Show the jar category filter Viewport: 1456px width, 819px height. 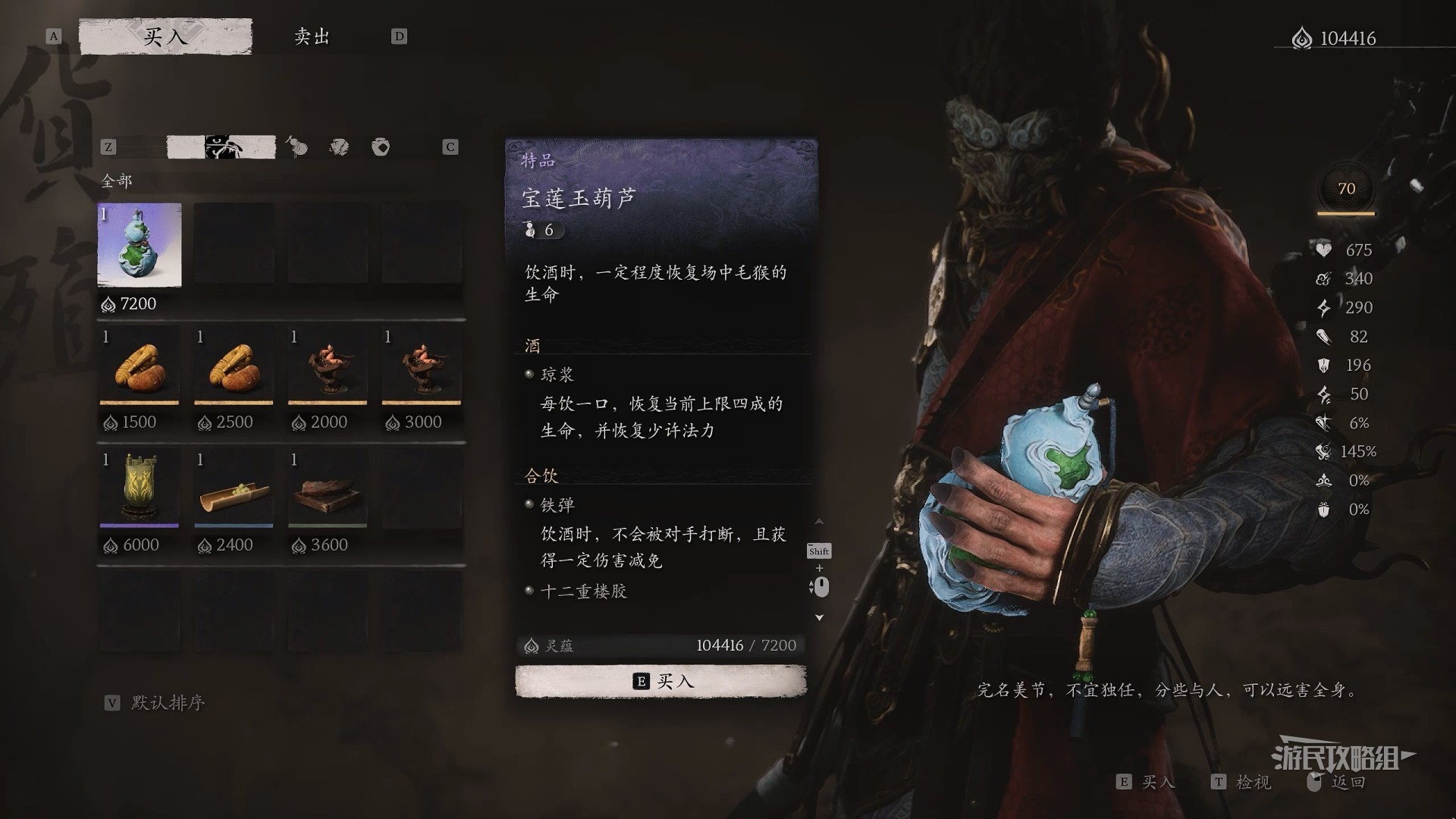tap(381, 146)
